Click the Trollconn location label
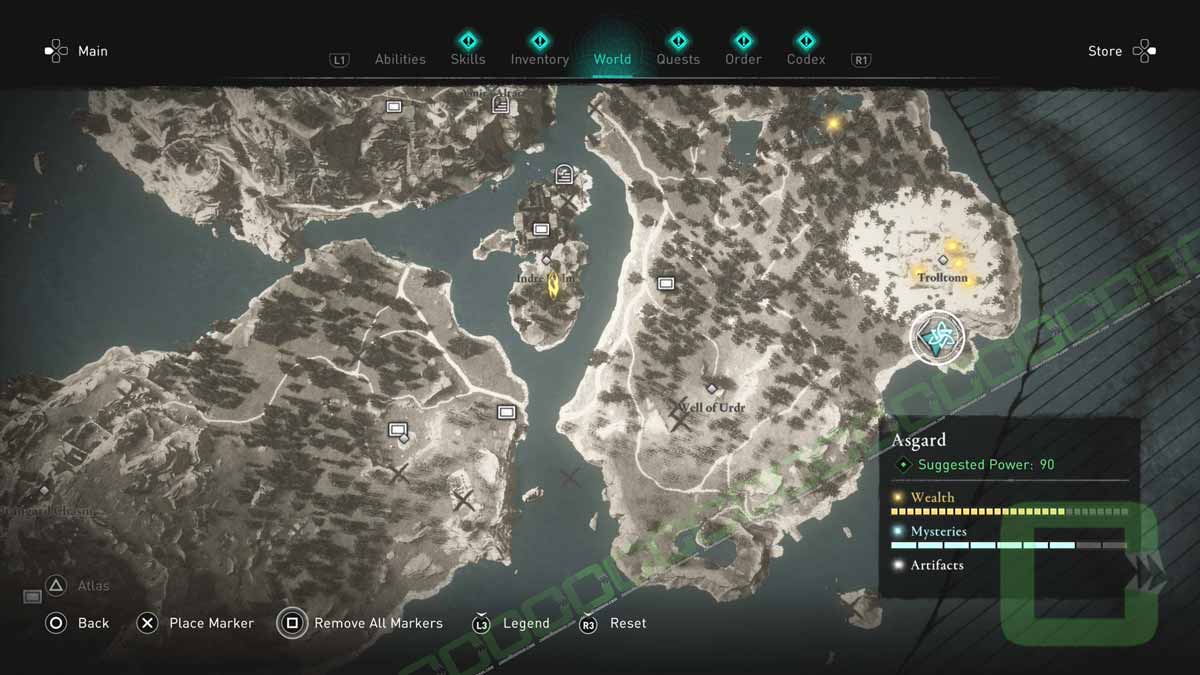The height and width of the screenshot is (675, 1200). coord(941,276)
